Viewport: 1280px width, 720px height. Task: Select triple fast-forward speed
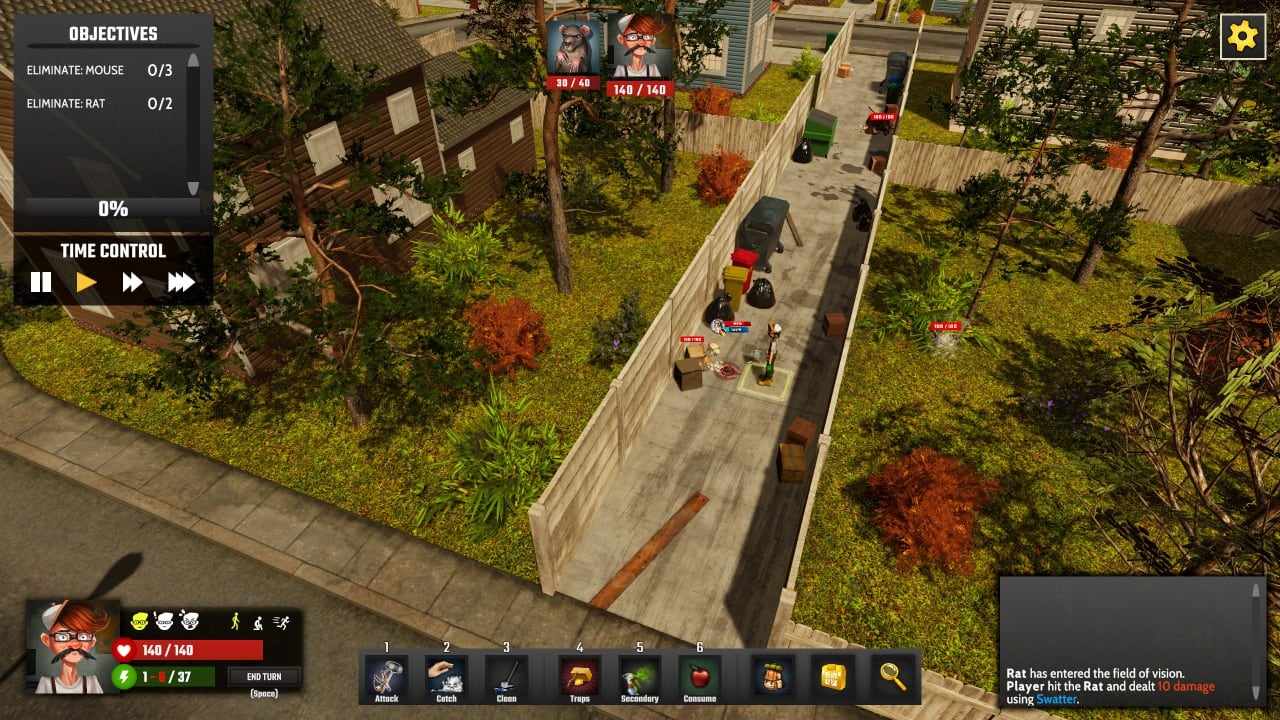tap(180, 282)
